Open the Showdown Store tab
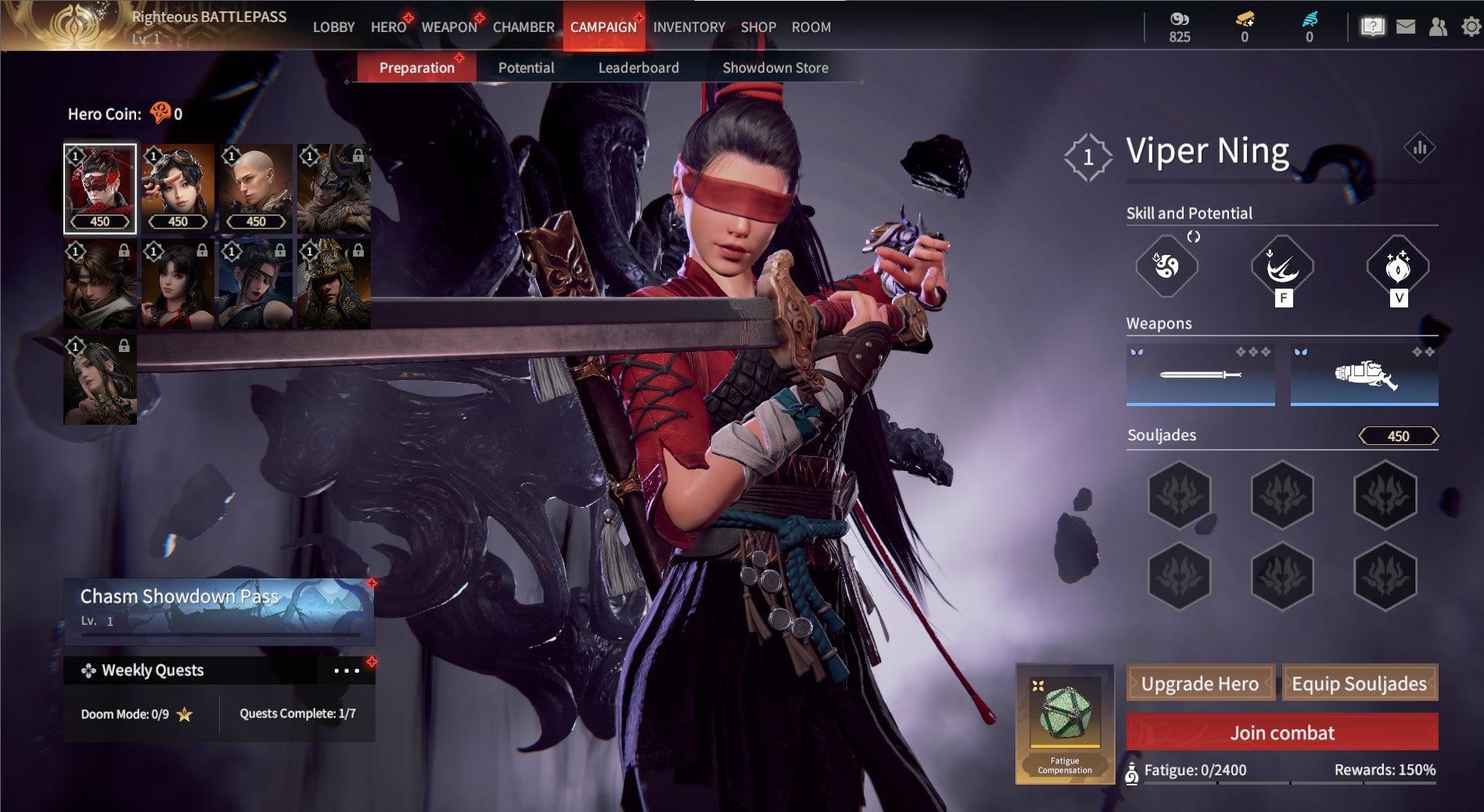This screenshot has width=1484, height=812. (x=776, y=67)
